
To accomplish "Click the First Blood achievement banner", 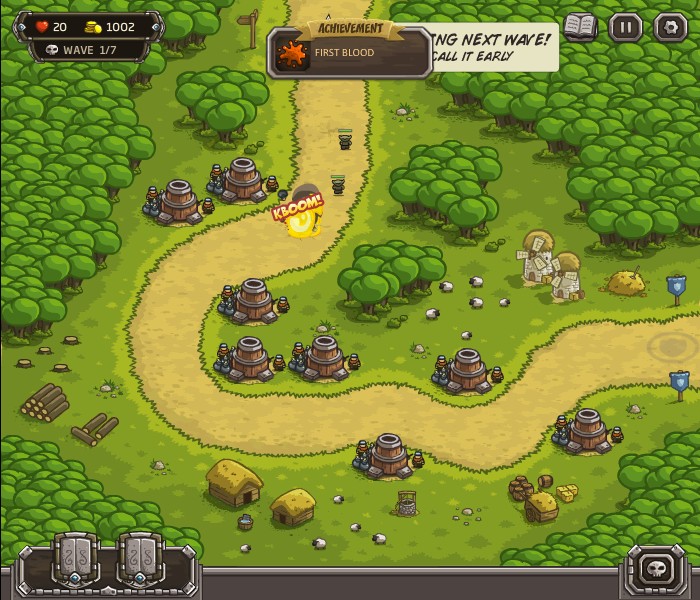I will pyautogui.click(x=350, y=52).
